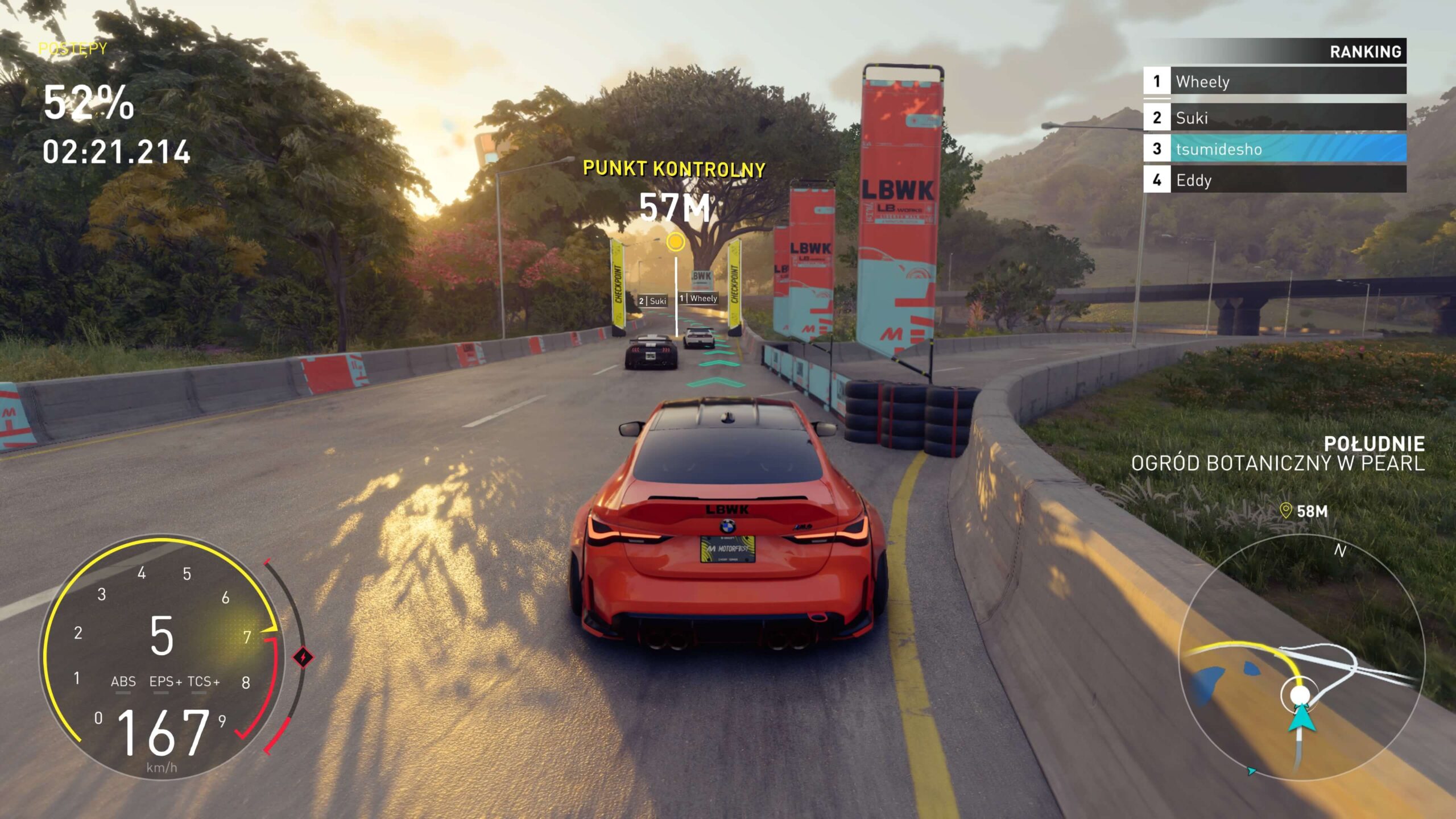
Task: Select the yellow checkpoint waypoint marker
Action: 675,242
